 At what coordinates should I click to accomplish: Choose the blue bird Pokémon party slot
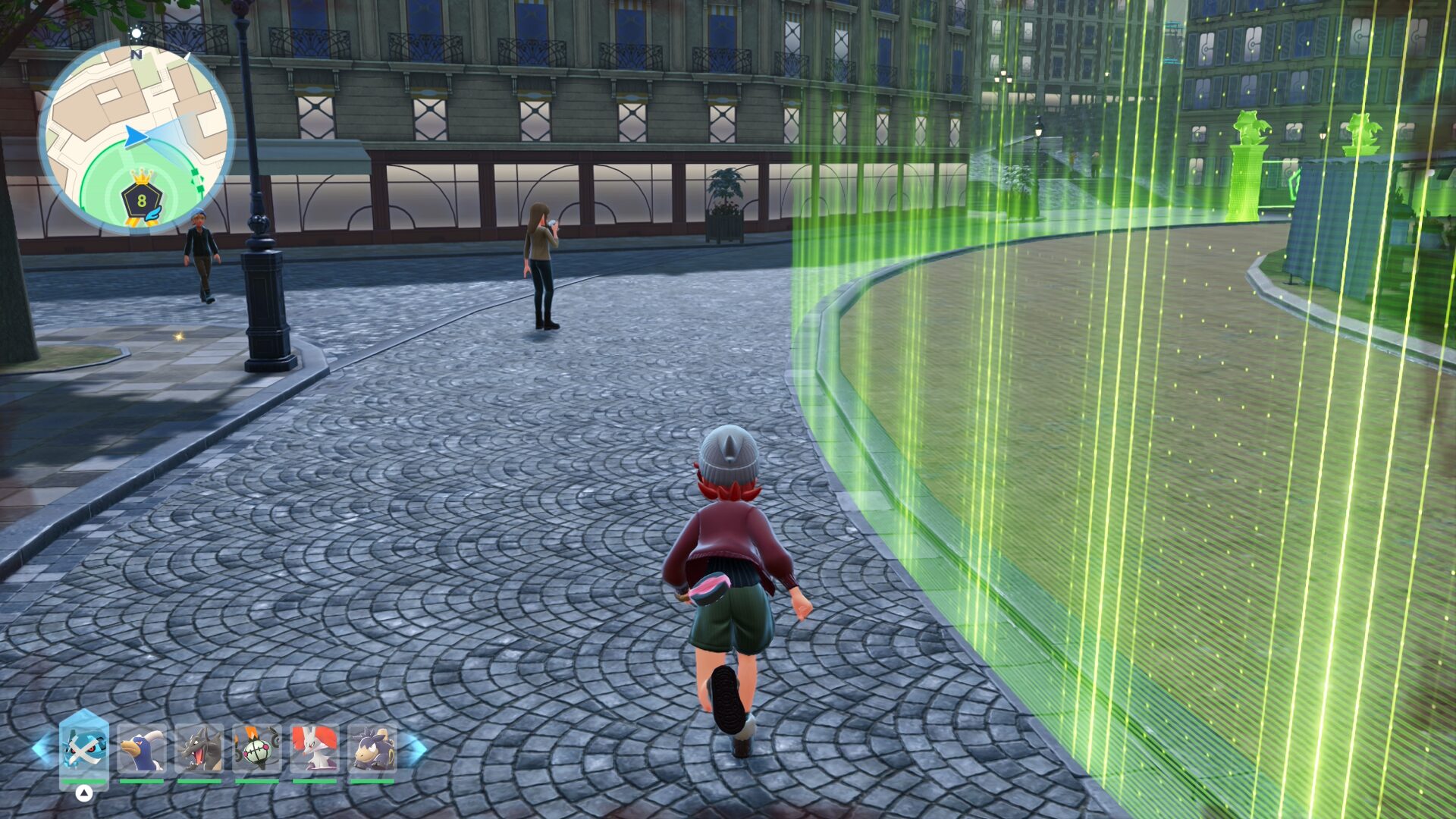pos(142,748)
